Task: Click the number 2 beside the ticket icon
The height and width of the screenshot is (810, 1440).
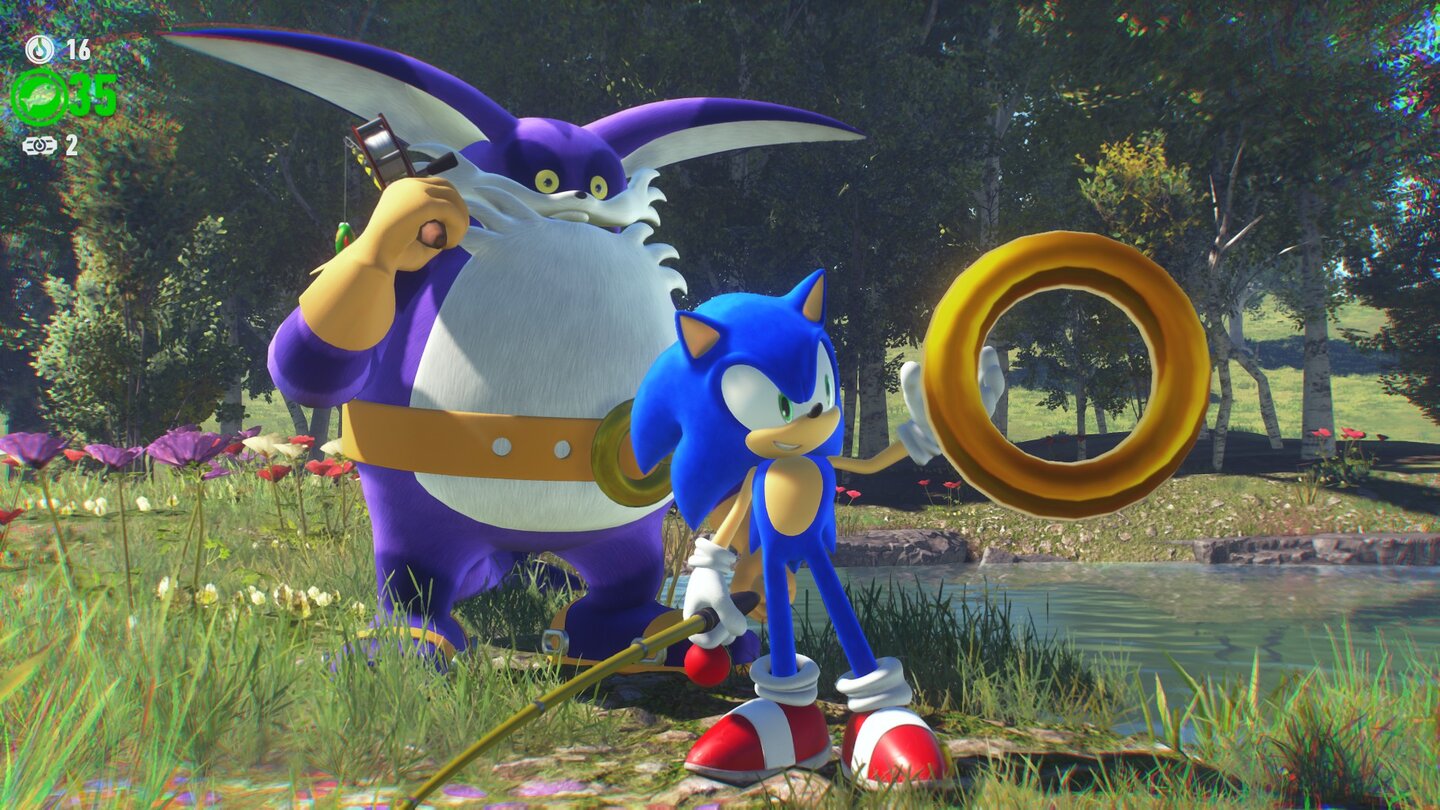Action: click(x=72, y=143)
